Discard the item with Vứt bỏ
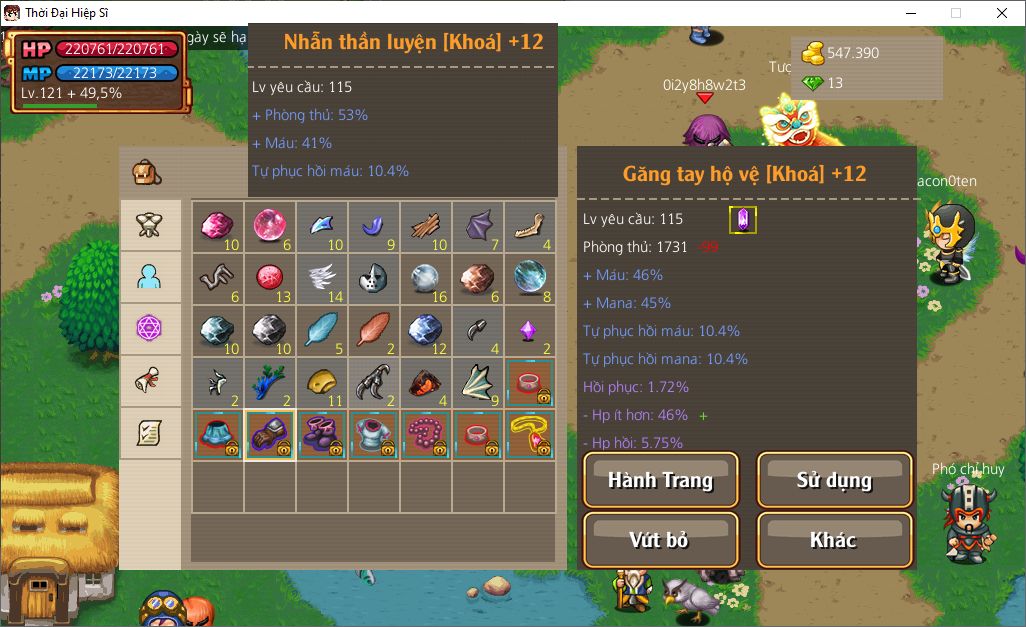Image resolution: width=1026 pixels, height=627 pixels. point(660,540)
